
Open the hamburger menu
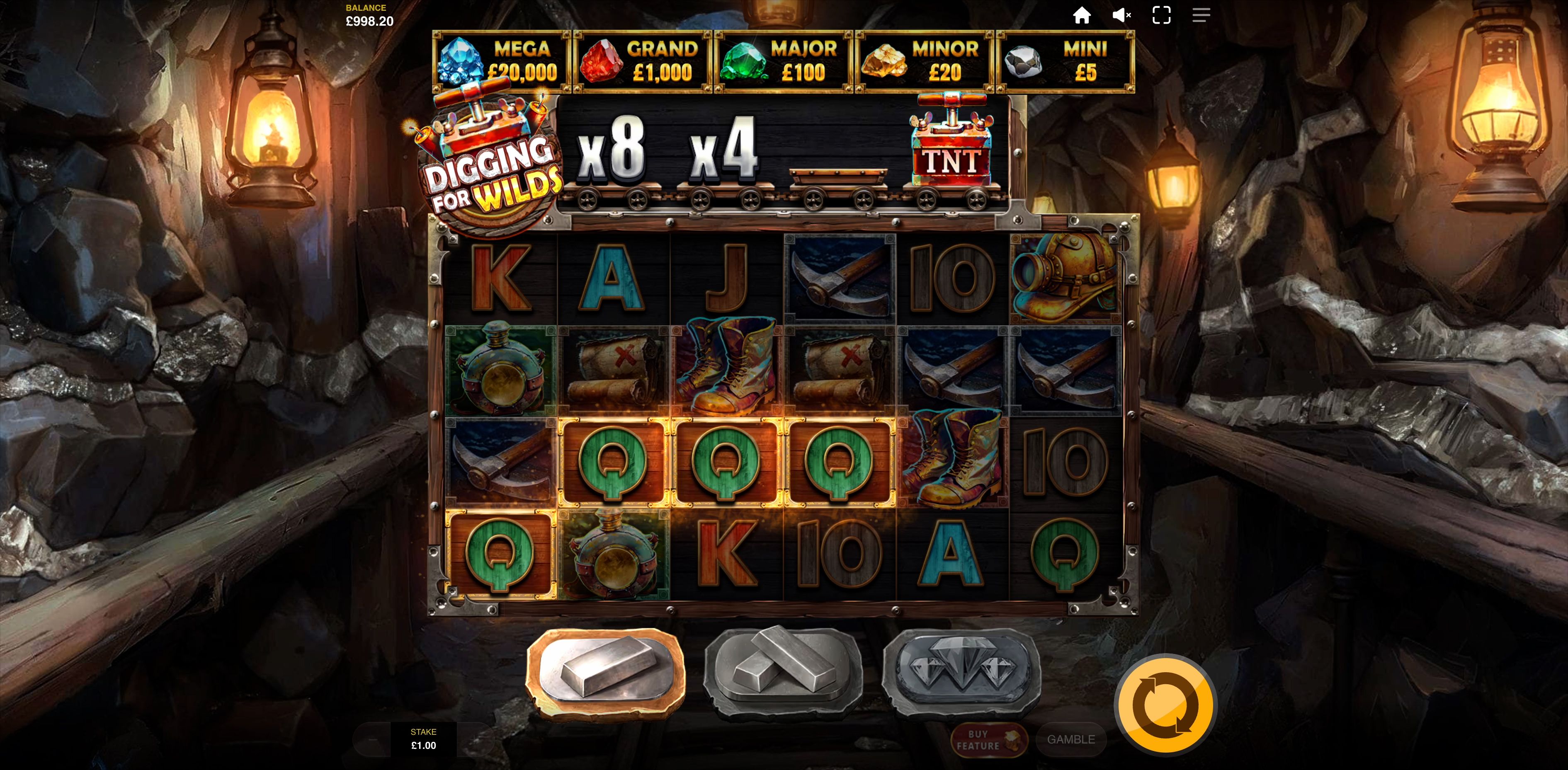point(1201,15)
